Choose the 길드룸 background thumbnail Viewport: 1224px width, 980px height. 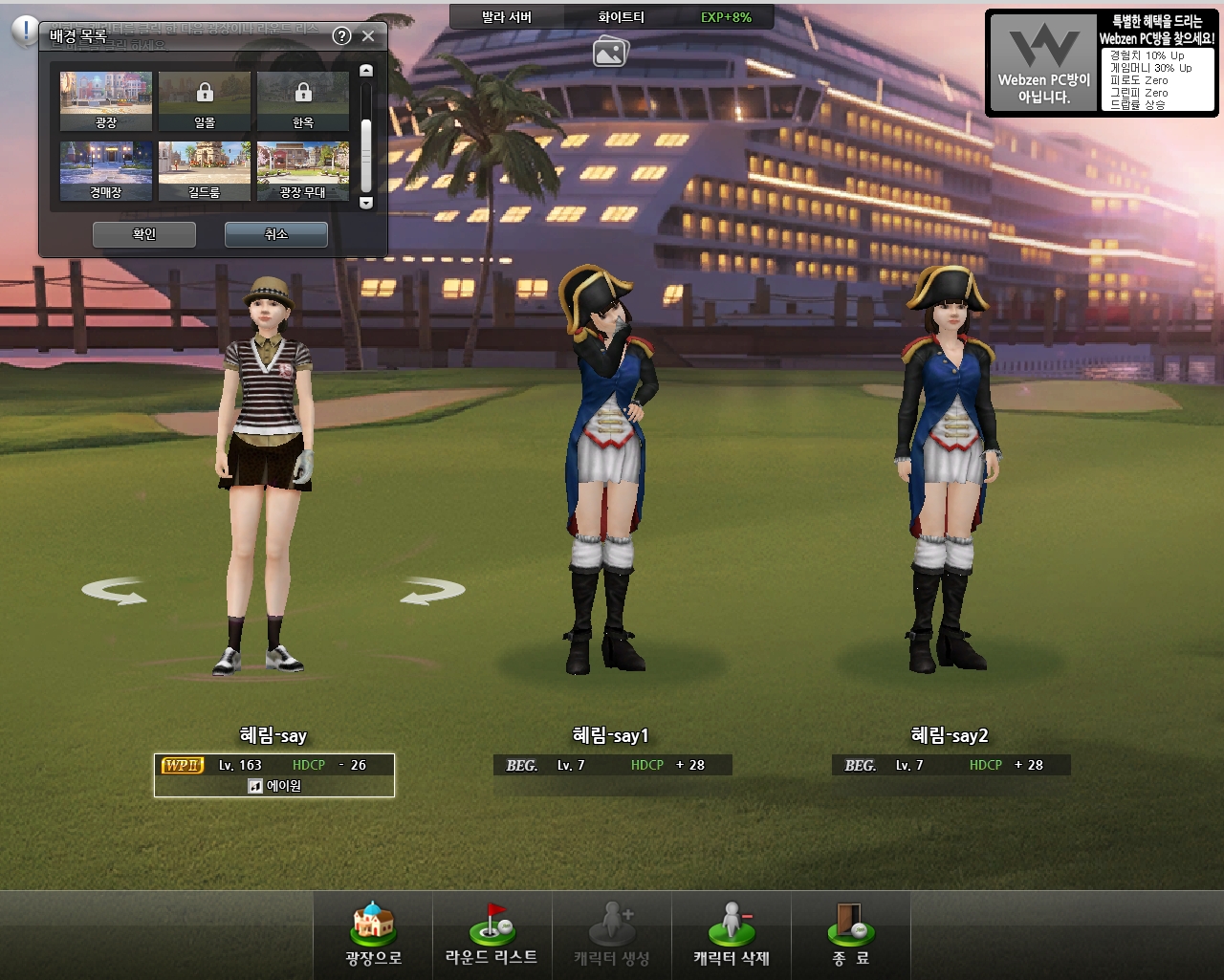(x=205, y=171)
